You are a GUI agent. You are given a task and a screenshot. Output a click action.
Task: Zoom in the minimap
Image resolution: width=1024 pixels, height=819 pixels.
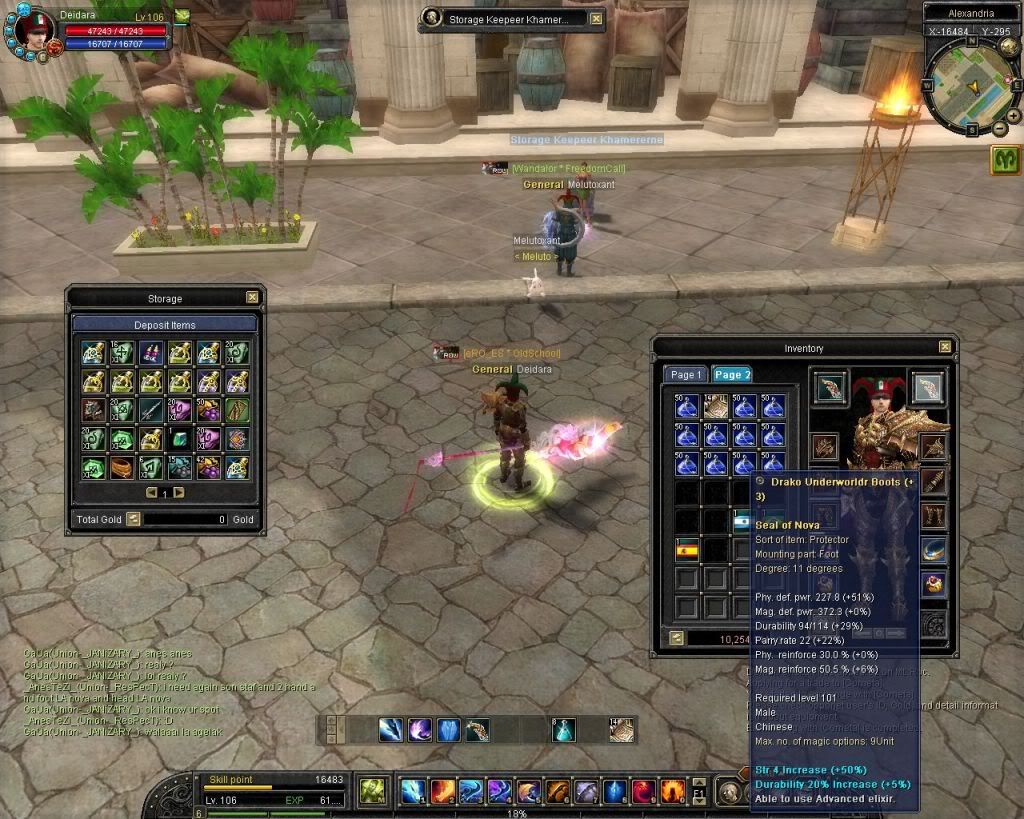point(1013,116)
